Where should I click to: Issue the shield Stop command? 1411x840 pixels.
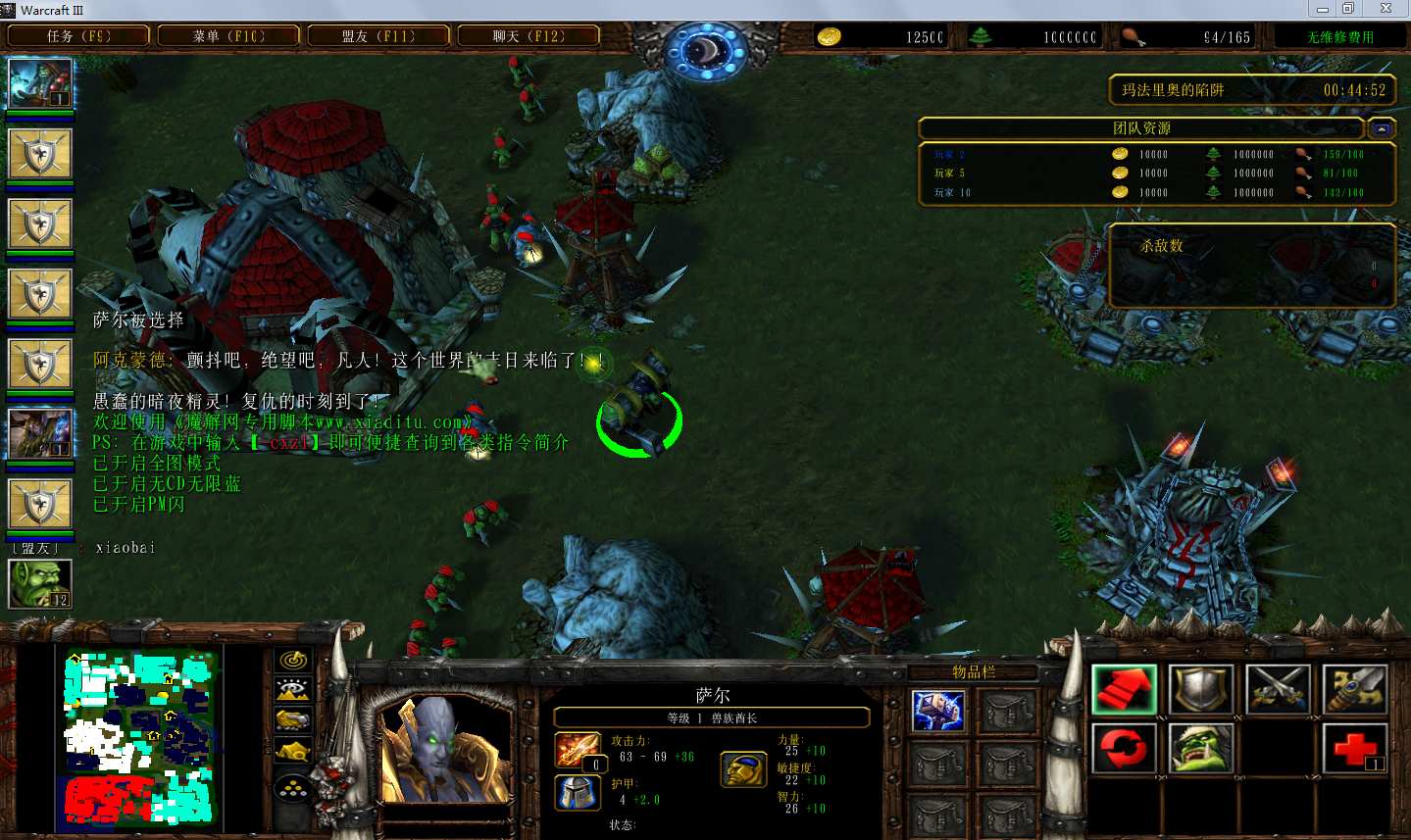(x=1201, y=689)
